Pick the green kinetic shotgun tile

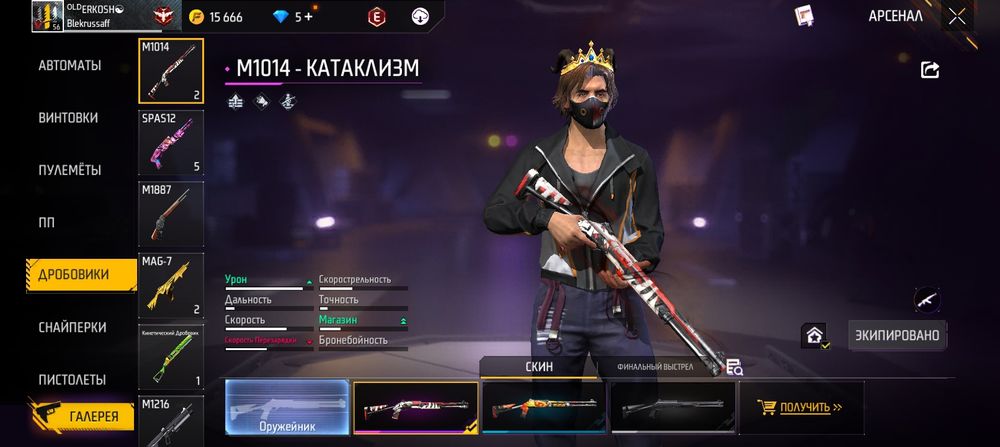tap(171, 357)
